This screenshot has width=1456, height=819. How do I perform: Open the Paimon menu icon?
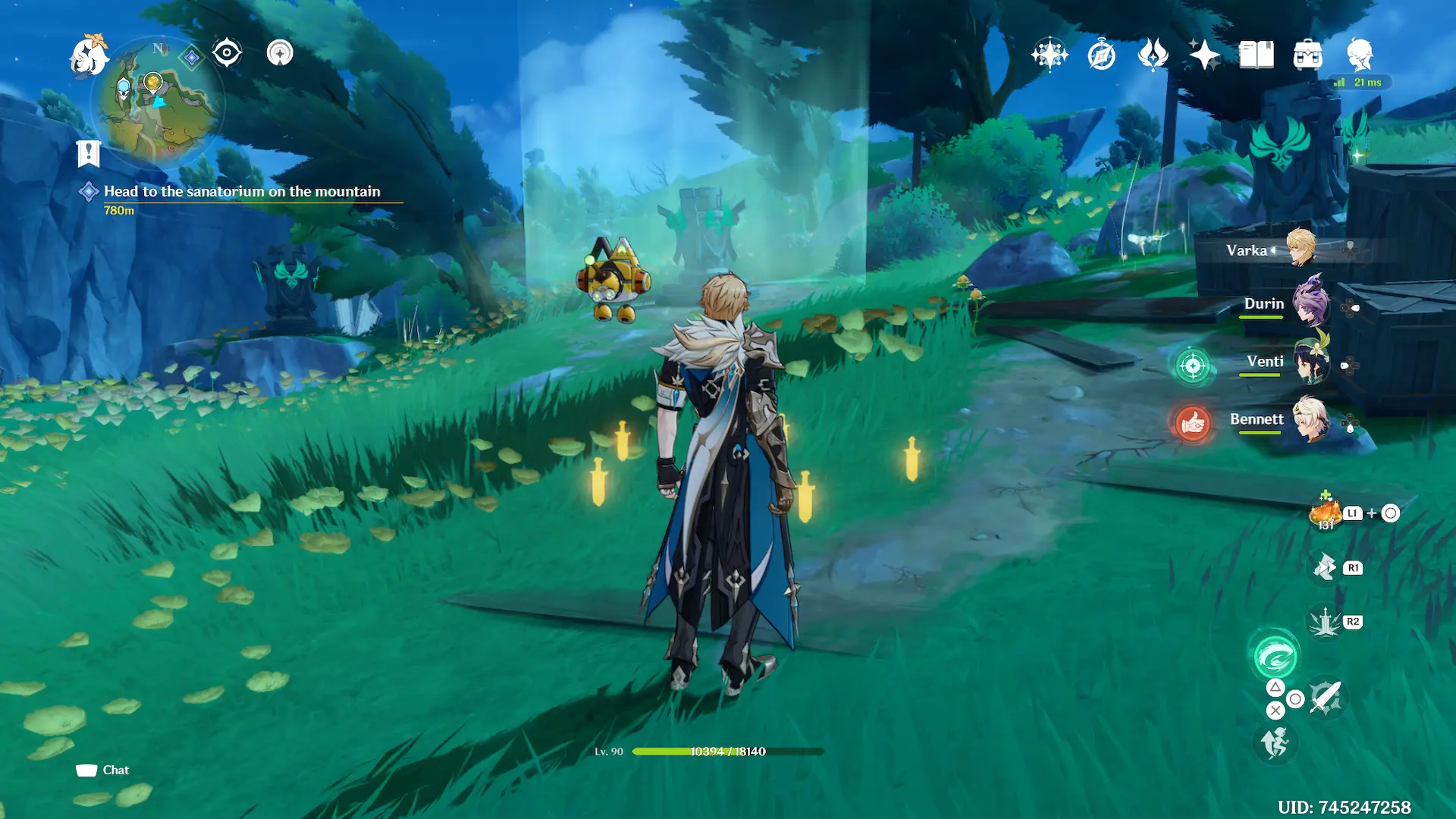89,56
